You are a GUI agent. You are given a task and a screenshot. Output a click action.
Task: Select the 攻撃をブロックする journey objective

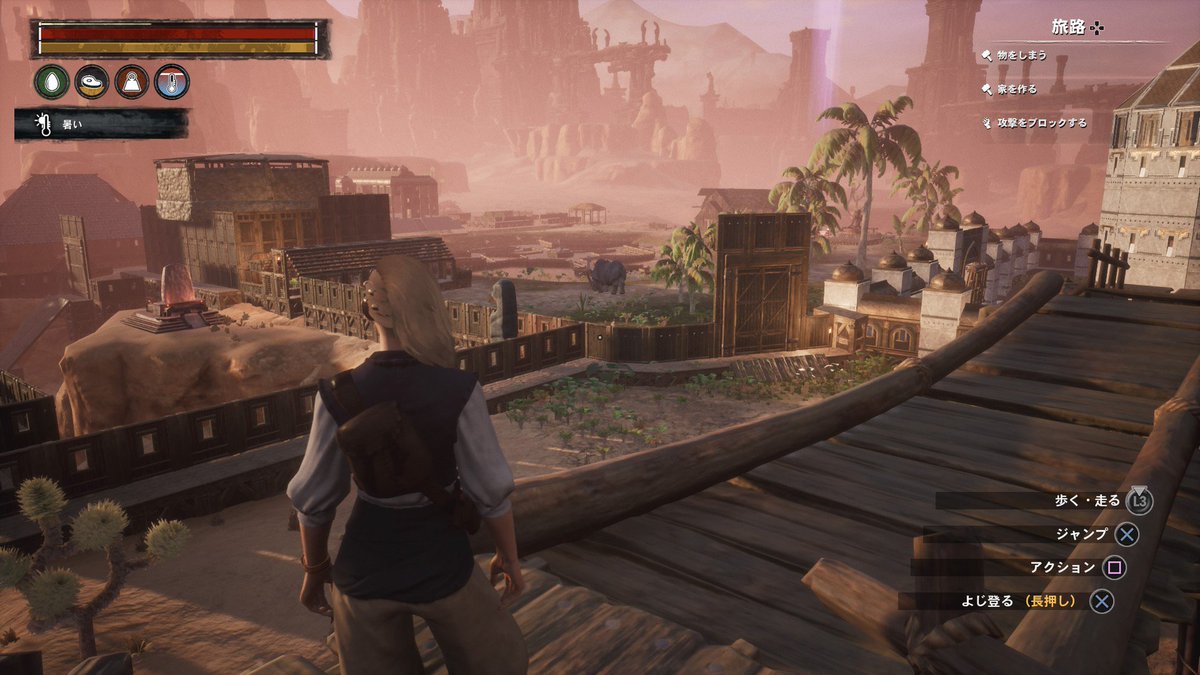[x=1040, y=123]
